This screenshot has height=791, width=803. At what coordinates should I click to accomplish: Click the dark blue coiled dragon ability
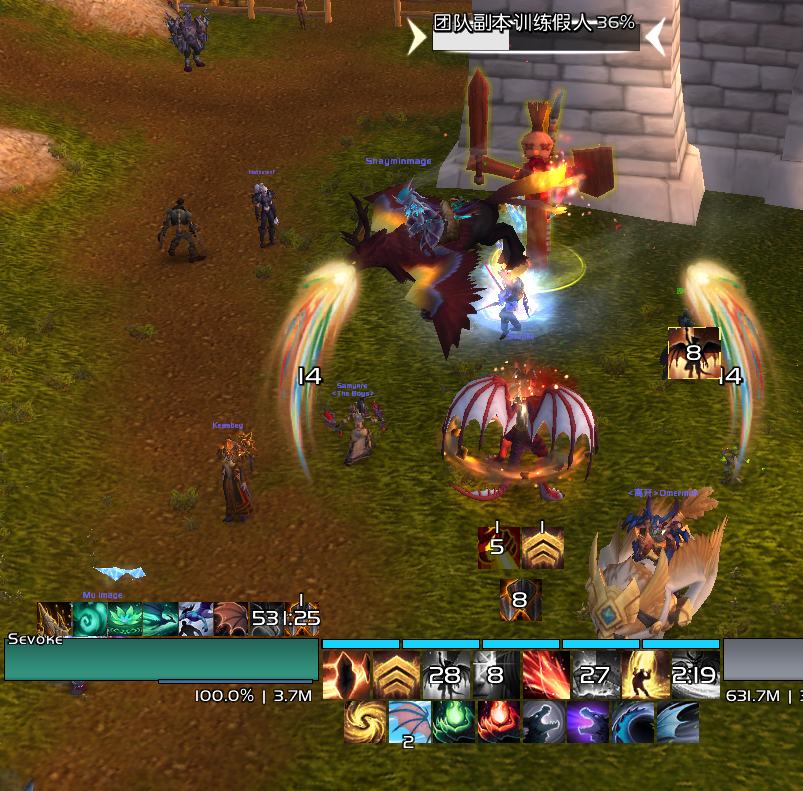[x=632, y=721]
